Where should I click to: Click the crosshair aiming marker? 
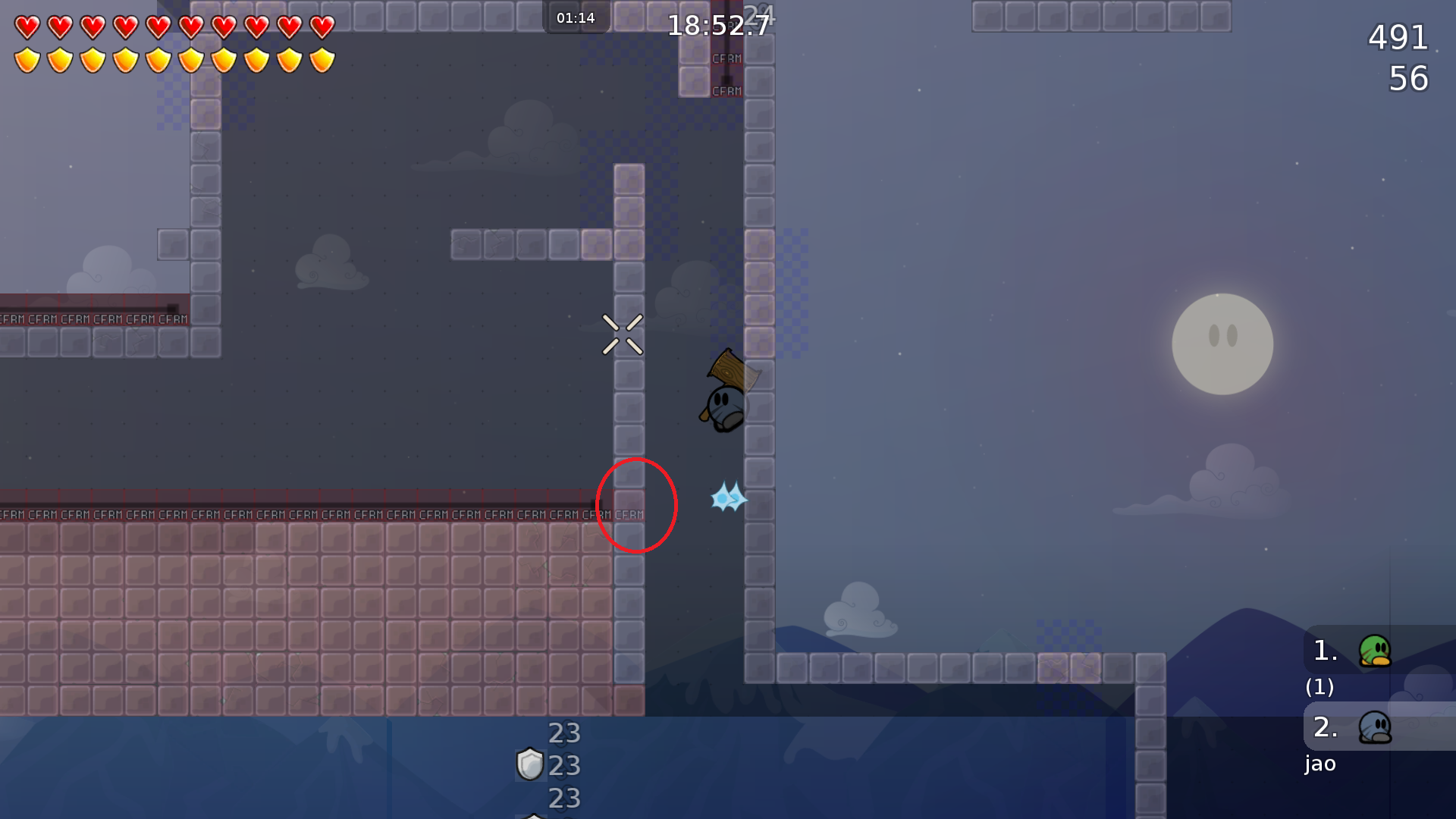pyautogui.click(x=623, y=335)
